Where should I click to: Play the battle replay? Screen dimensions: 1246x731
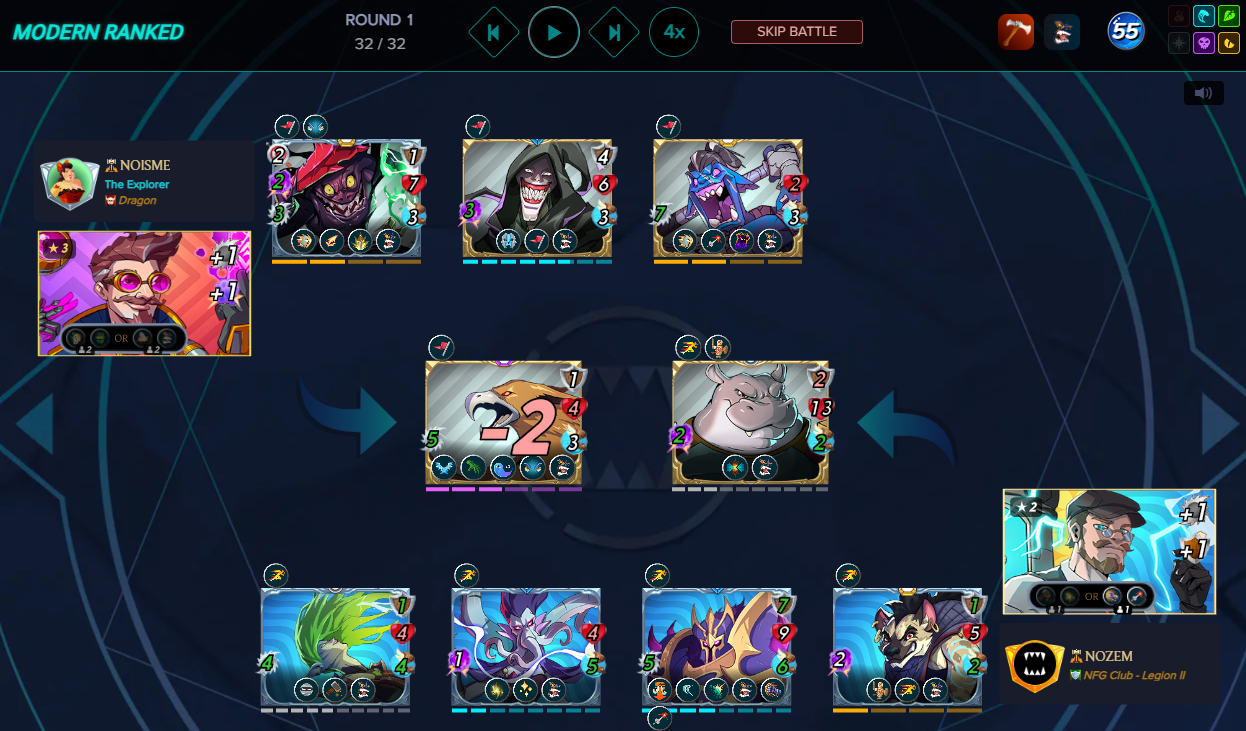point(554,32)
